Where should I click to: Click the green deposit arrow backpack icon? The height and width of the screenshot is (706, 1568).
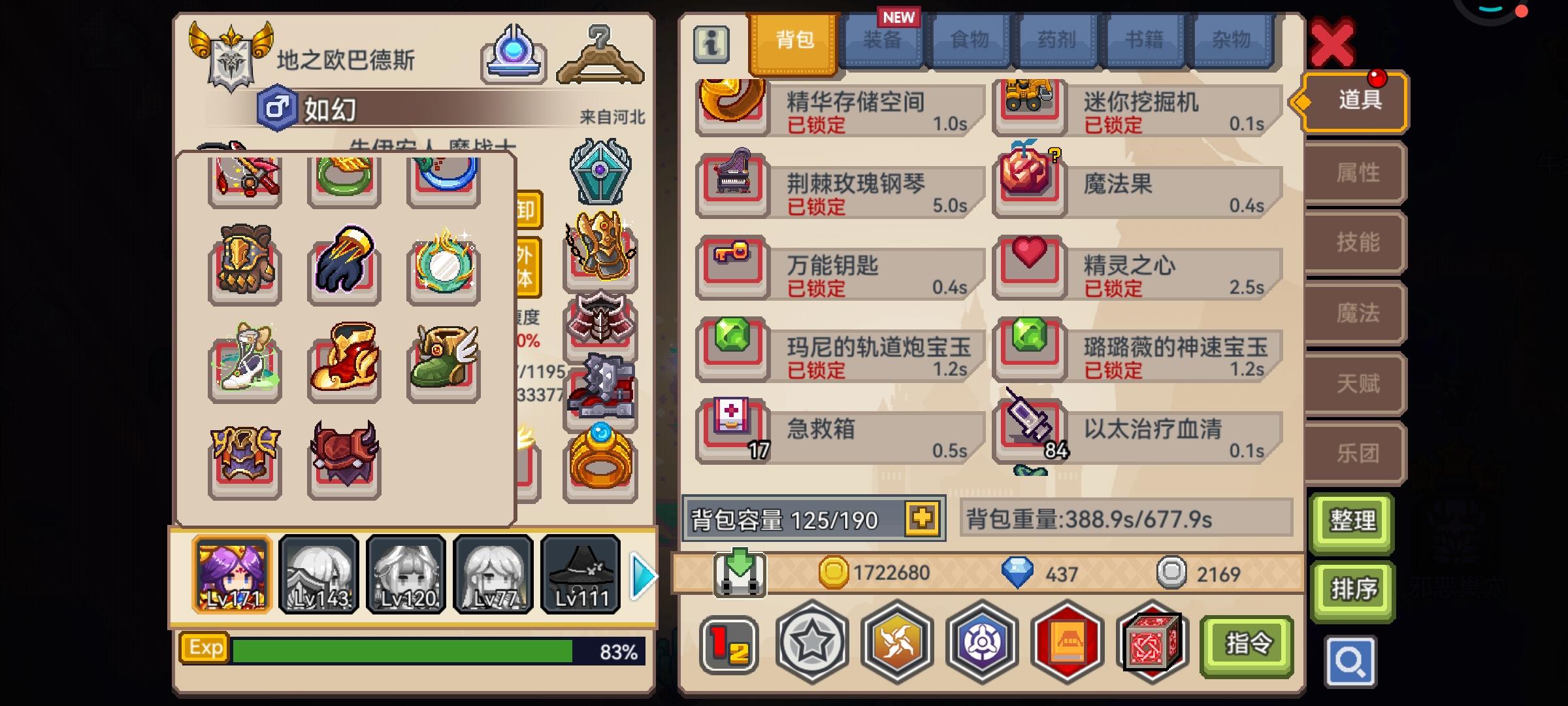(x=742, y=572)
